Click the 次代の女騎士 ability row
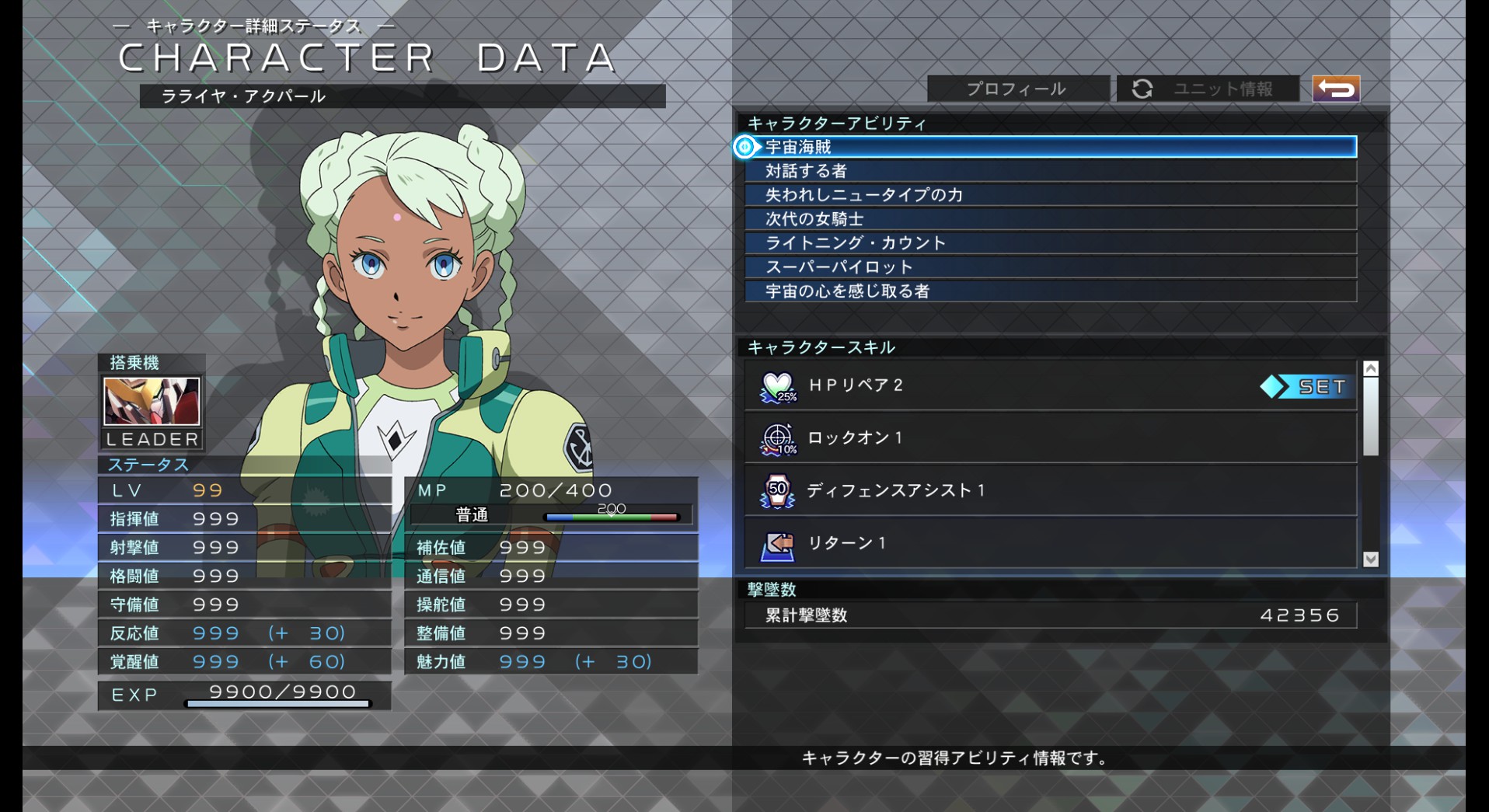 point(1010,219)
